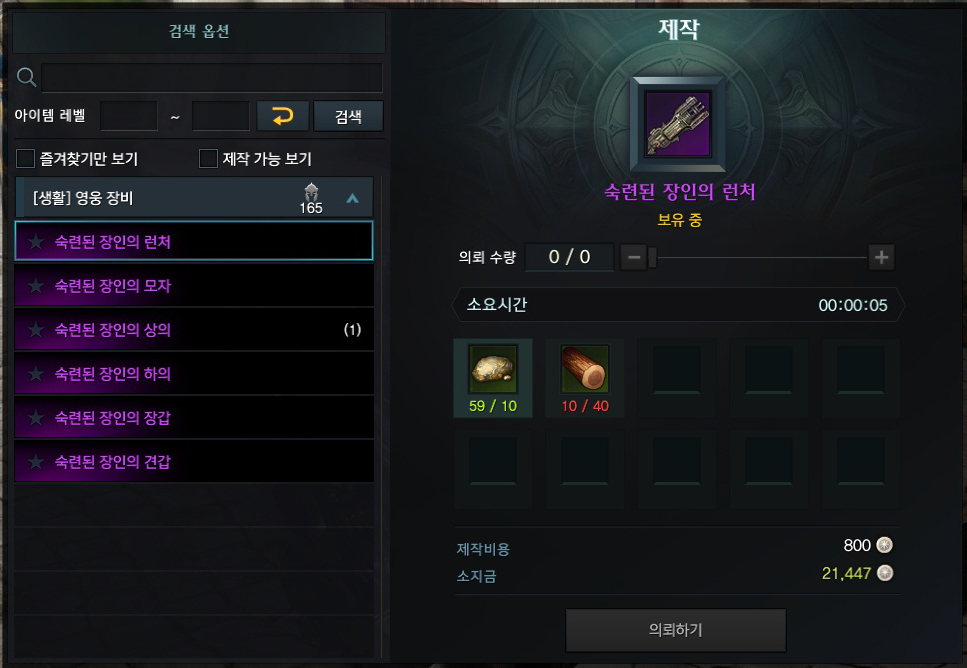Select 숙련된 장인의 런처 recipe

[x=194, y=241]
